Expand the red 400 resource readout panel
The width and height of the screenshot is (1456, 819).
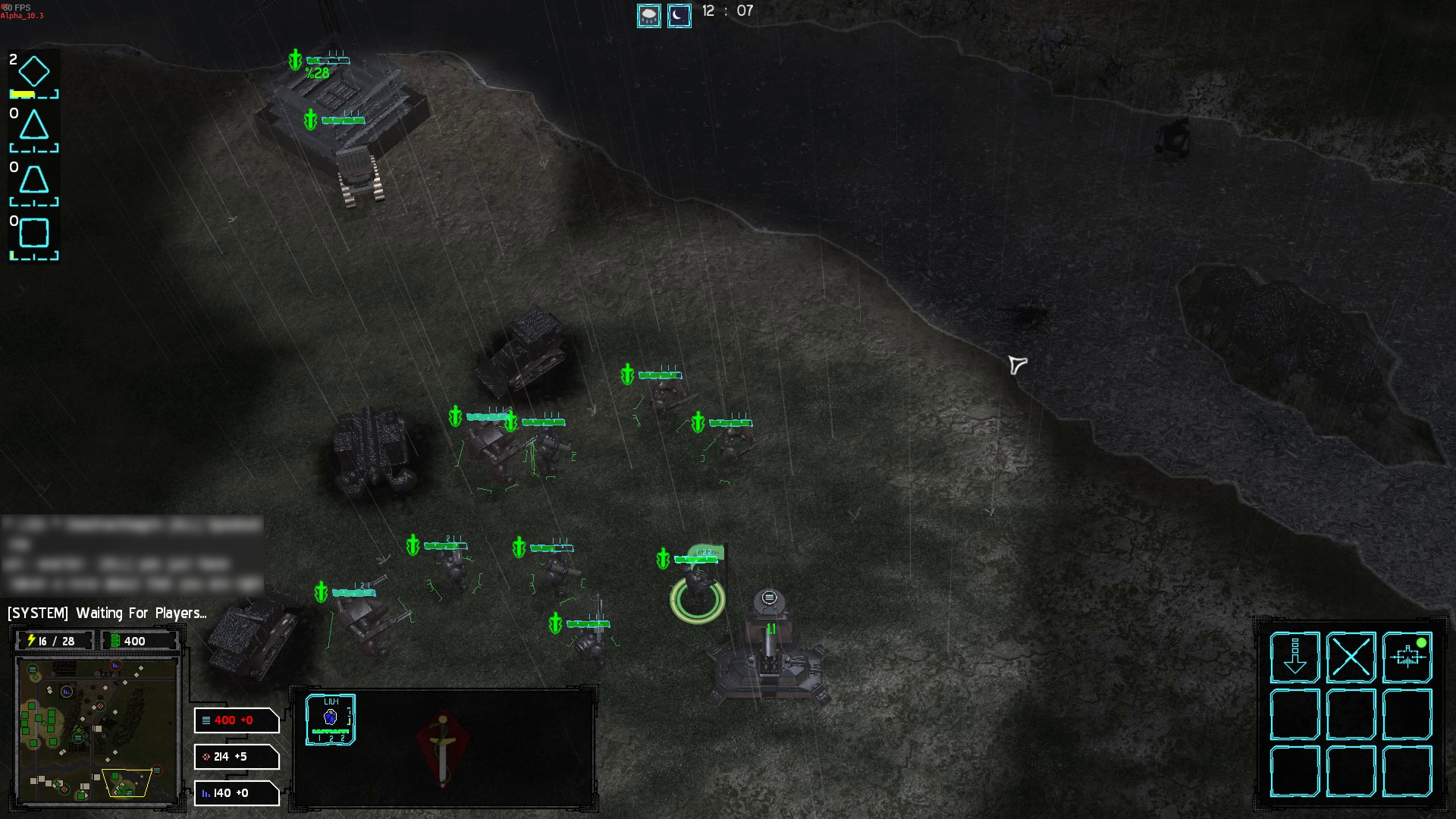pos(235,720)
